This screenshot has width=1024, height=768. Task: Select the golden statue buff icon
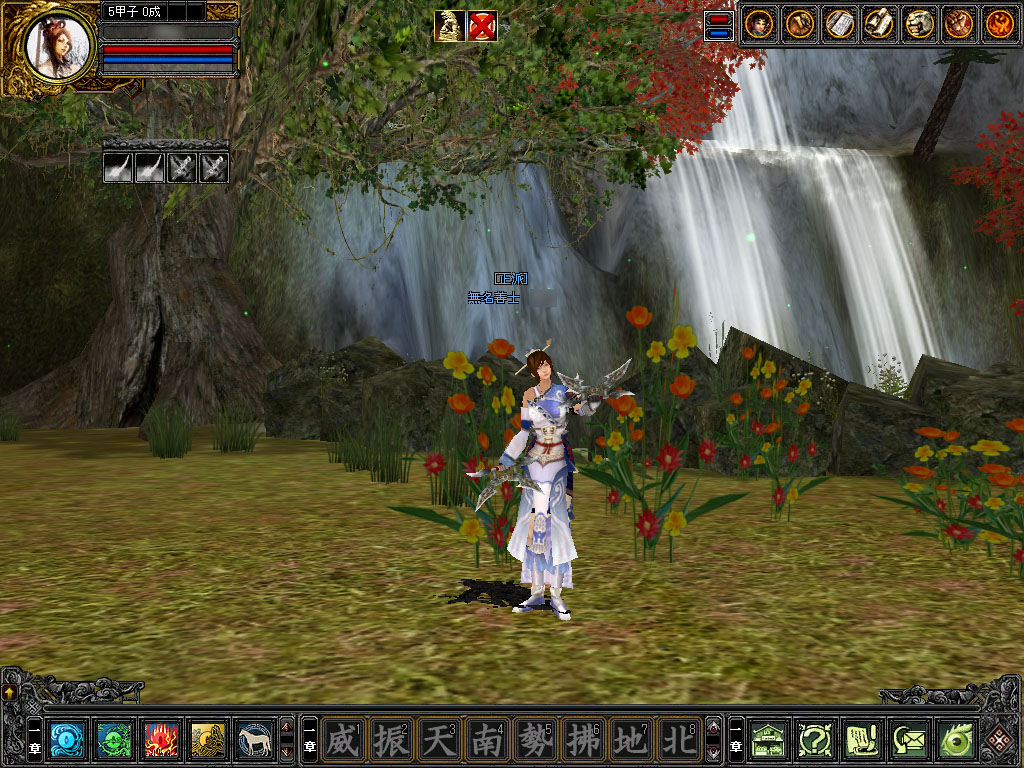coord(449,26)
